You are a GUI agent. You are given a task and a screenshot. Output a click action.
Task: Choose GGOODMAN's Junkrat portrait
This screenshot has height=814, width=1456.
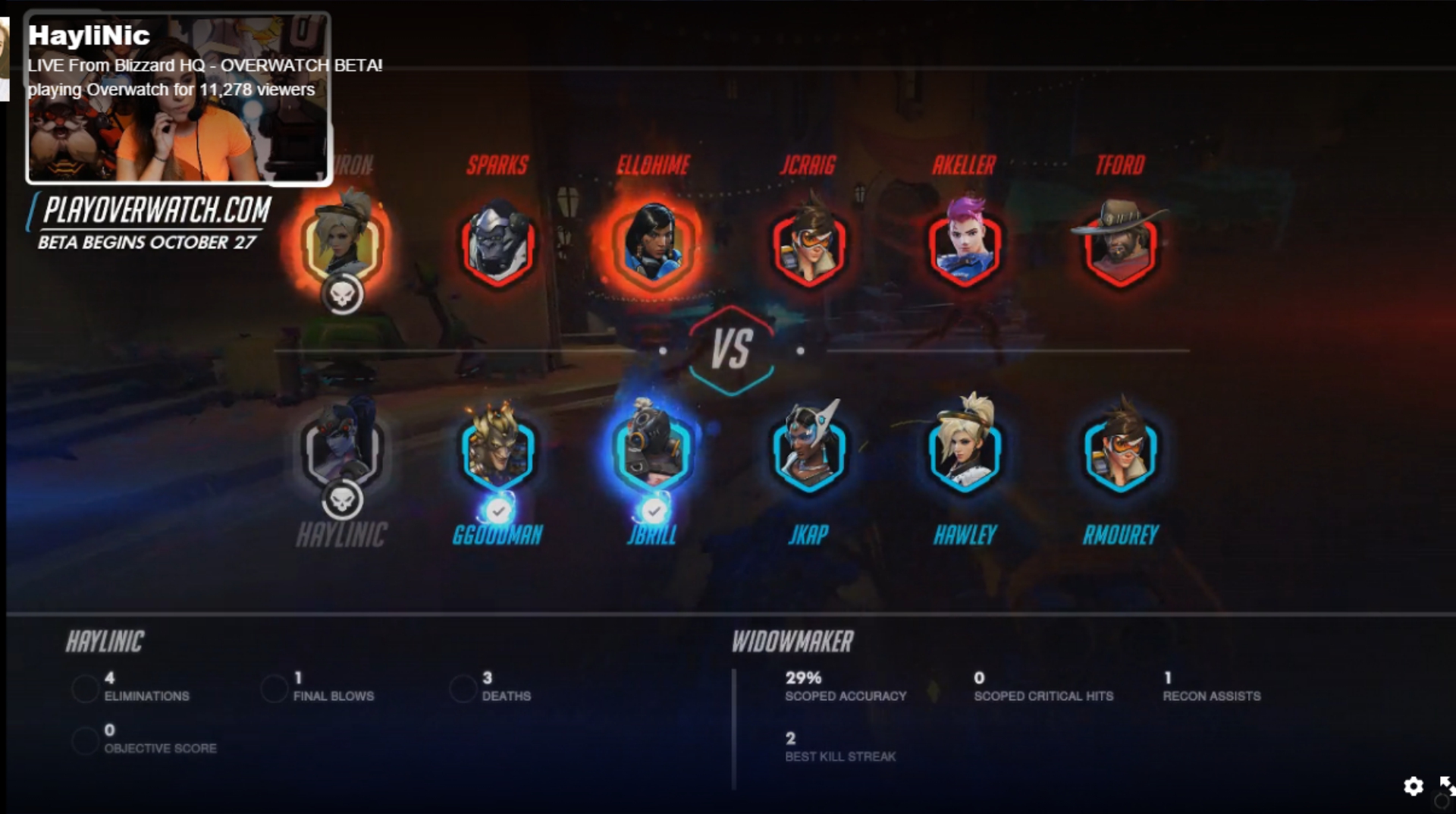(x=497, y=451)
